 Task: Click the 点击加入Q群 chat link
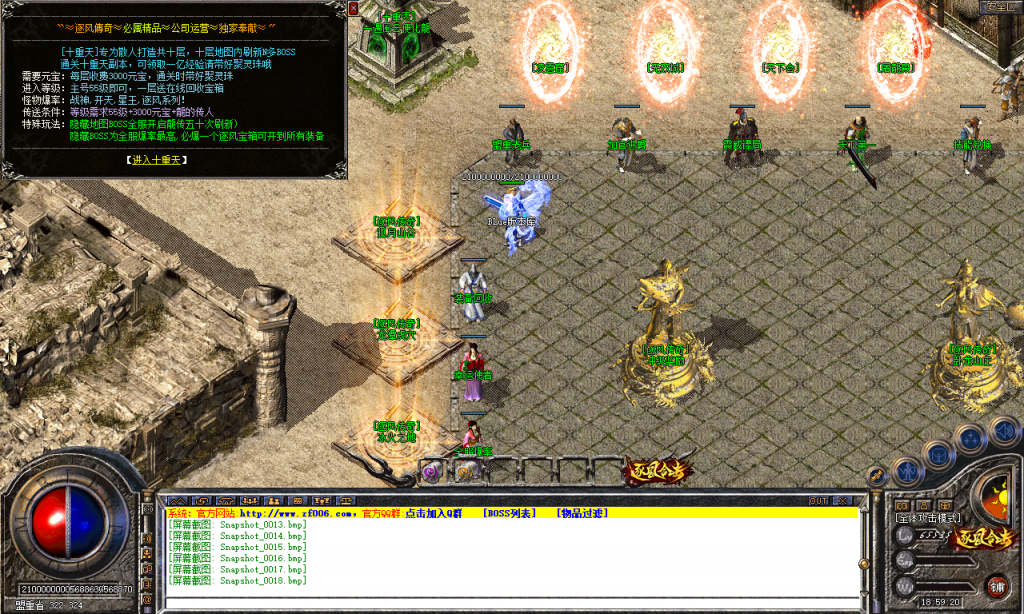click(x=433, y=513)
